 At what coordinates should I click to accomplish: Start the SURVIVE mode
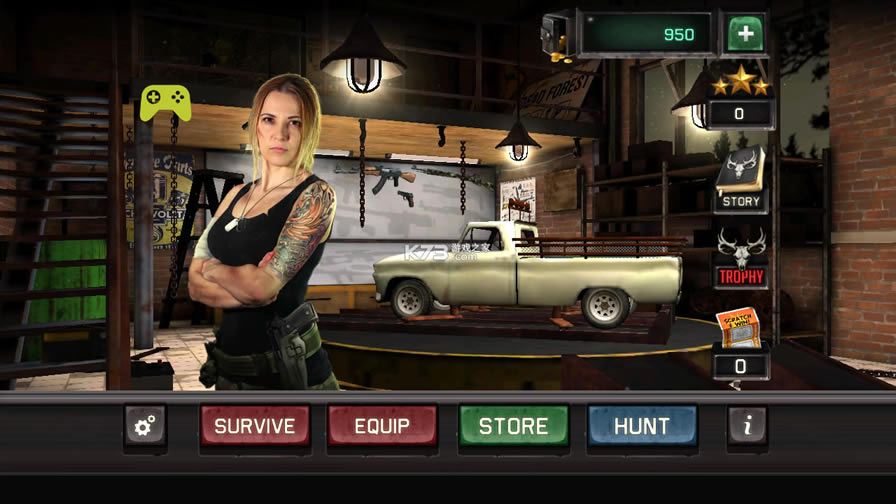(255, 426)
